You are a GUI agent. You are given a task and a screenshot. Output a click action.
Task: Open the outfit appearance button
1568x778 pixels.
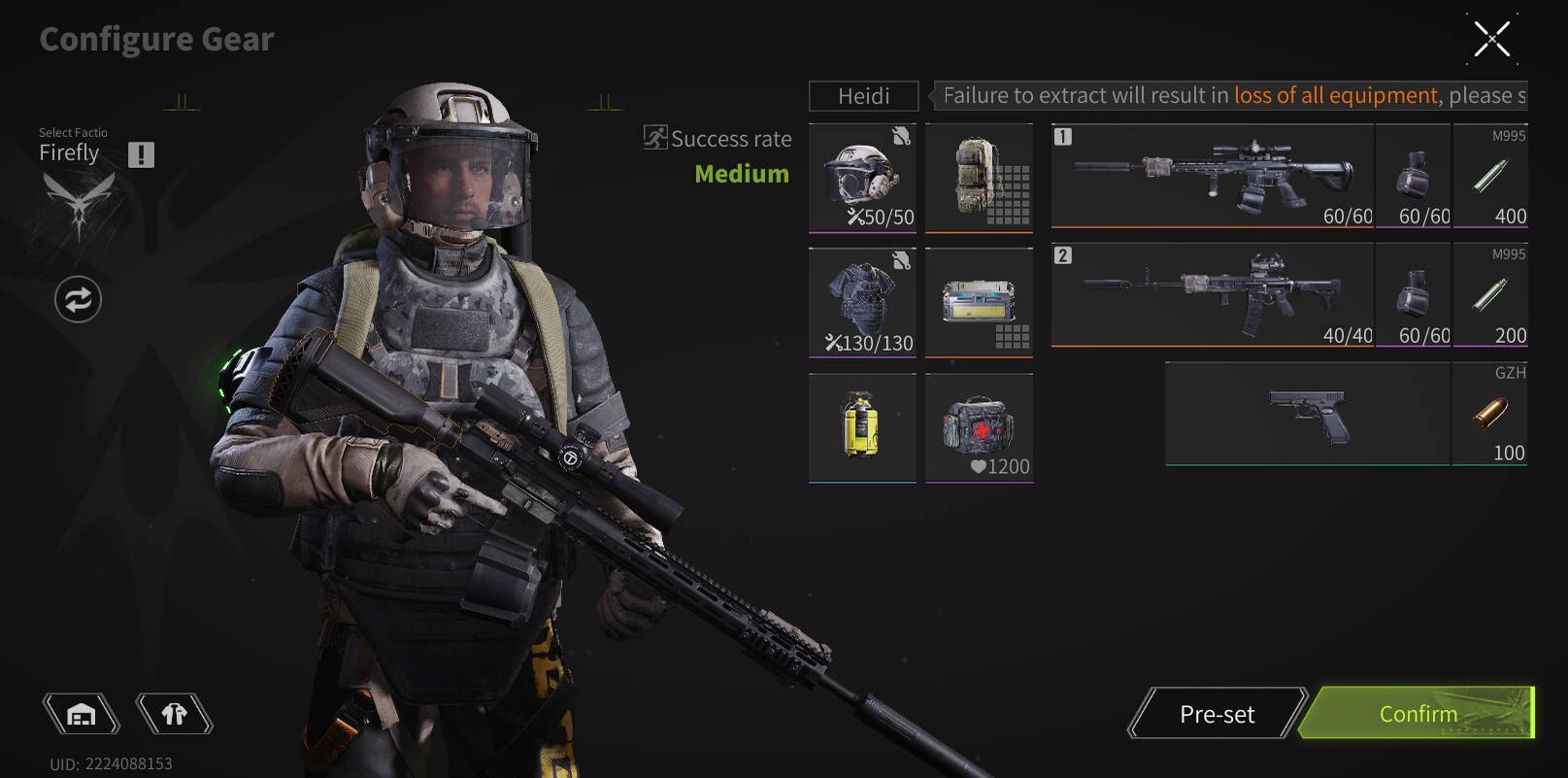pyautogui.click(x=174, y=715)
